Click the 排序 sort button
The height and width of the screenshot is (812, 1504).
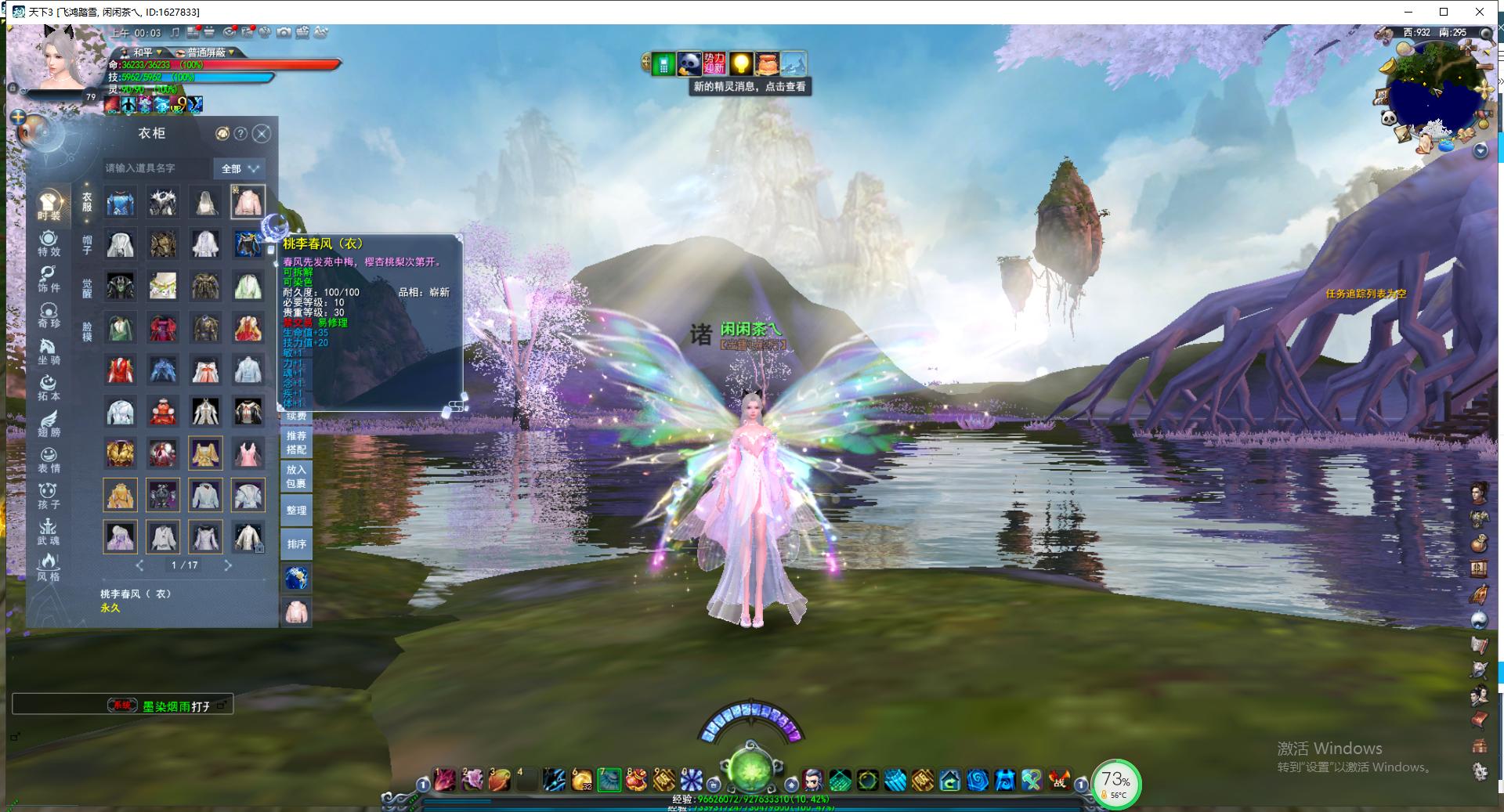296,543
